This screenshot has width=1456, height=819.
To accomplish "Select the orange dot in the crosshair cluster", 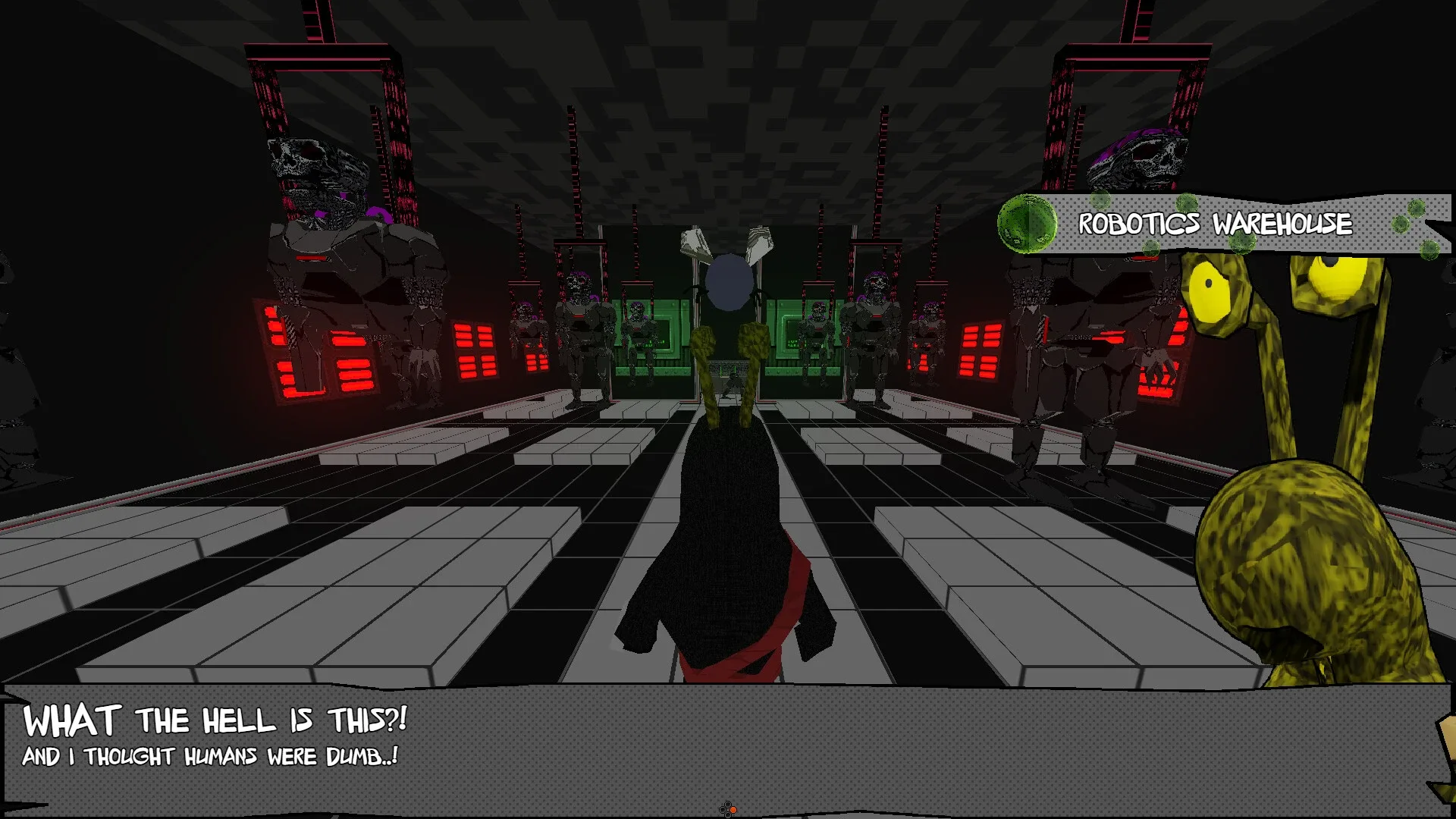I will coord(733,810).
